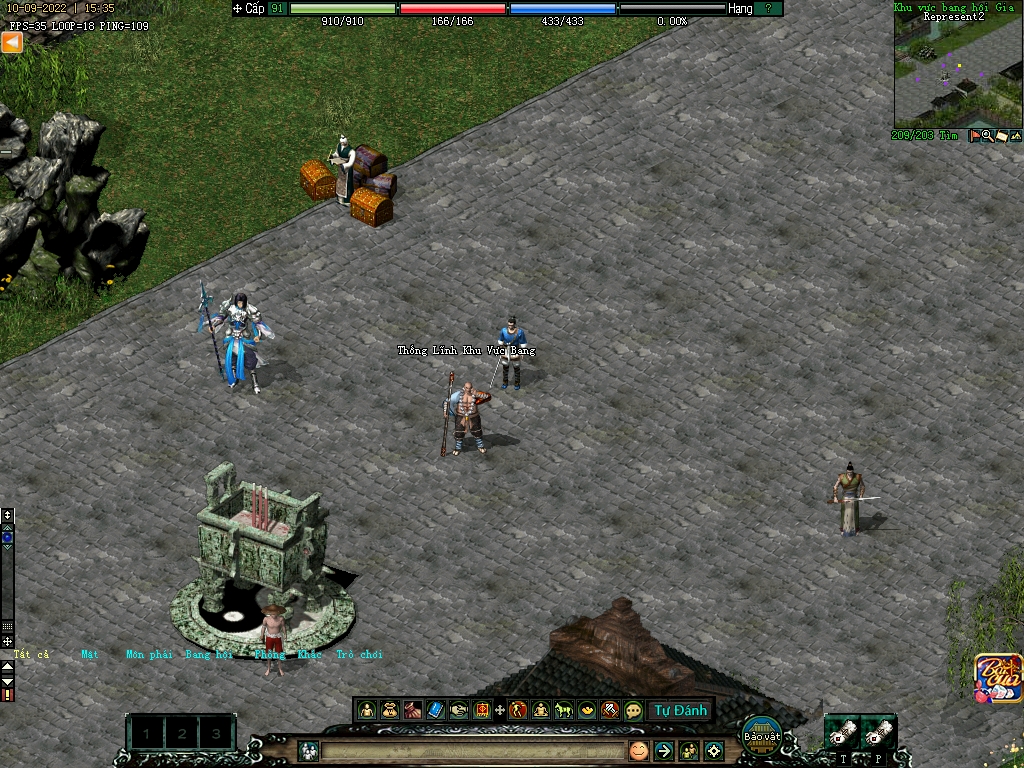Open the minimap magnifier search
Viewport: 1024px width, 768px height.
(987, 136)
